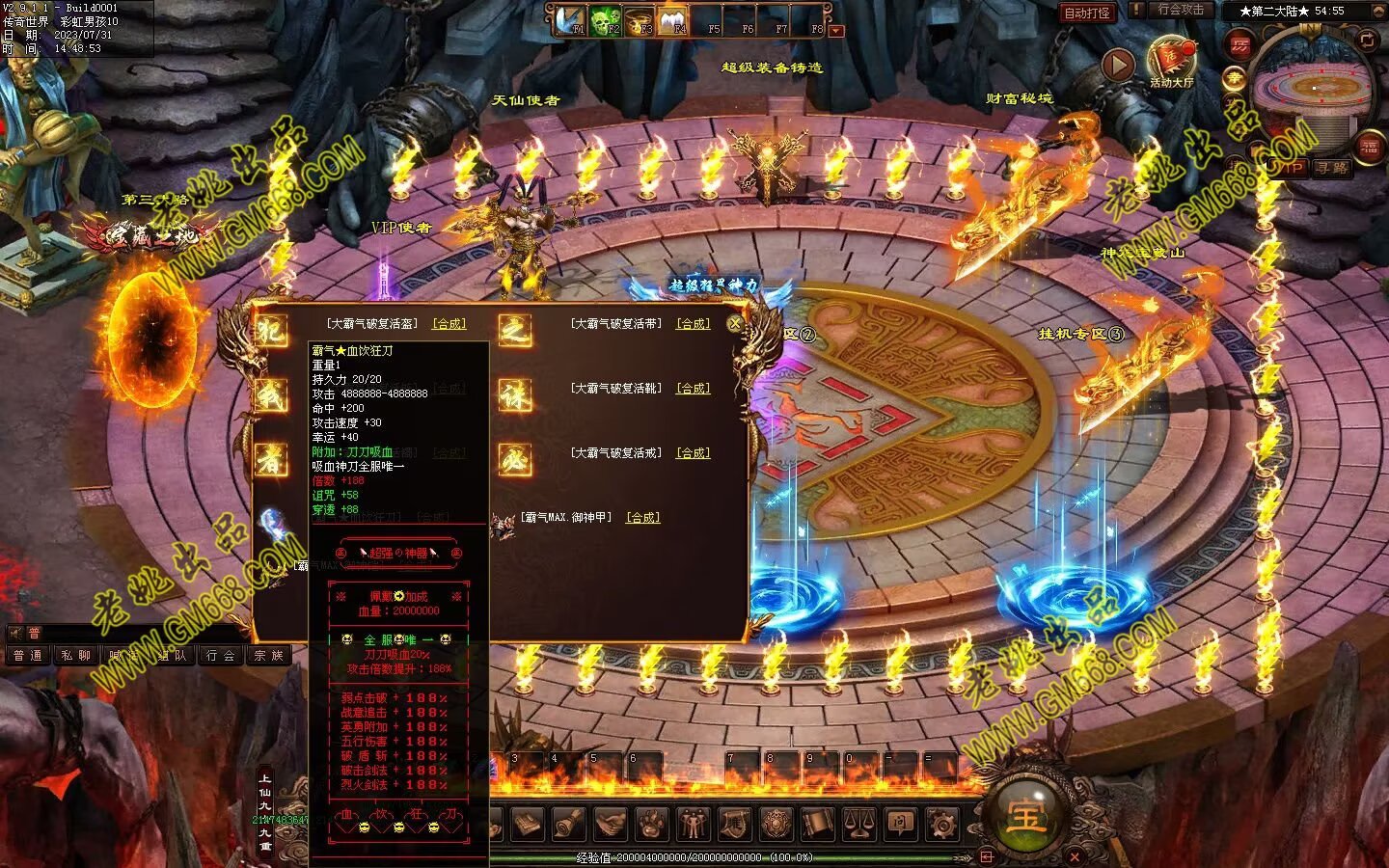Synthesize the 霸气MAX.御神甲 armor
This screenshot has width=1389, height=868.
642,518
